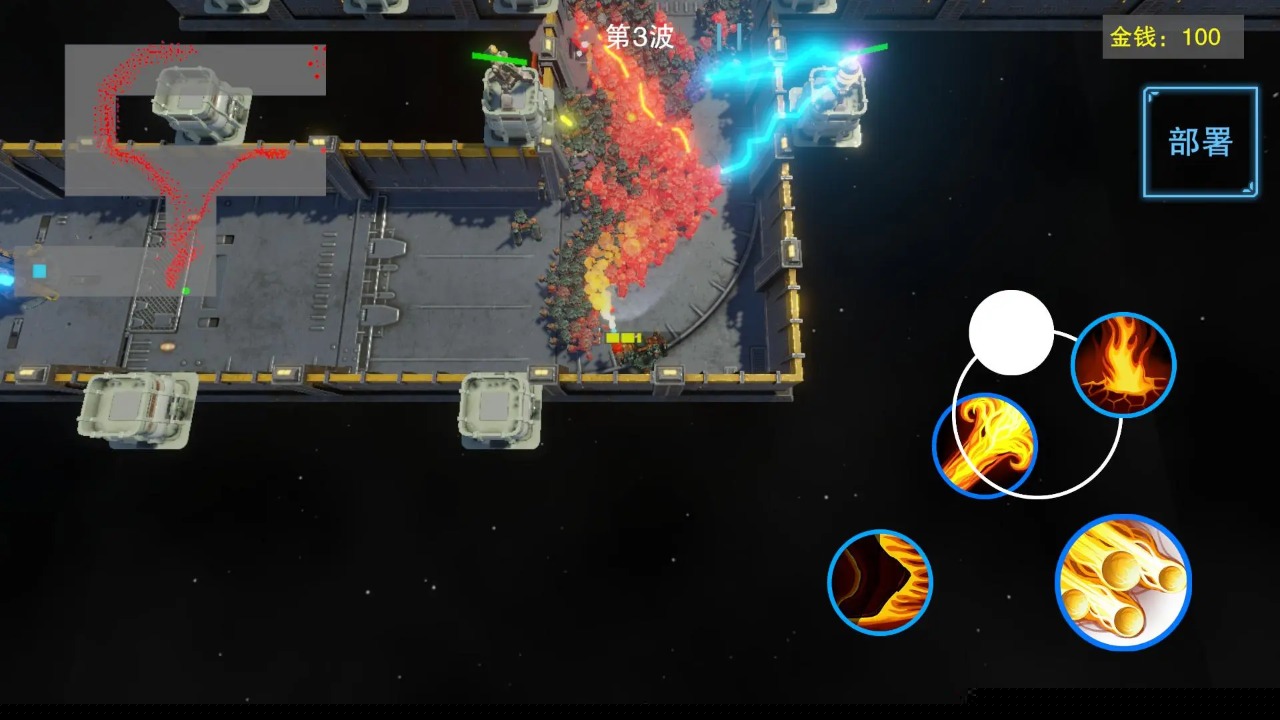Activate the ground bonfire skill
1280x720 pixels.
pos(1123,364)
